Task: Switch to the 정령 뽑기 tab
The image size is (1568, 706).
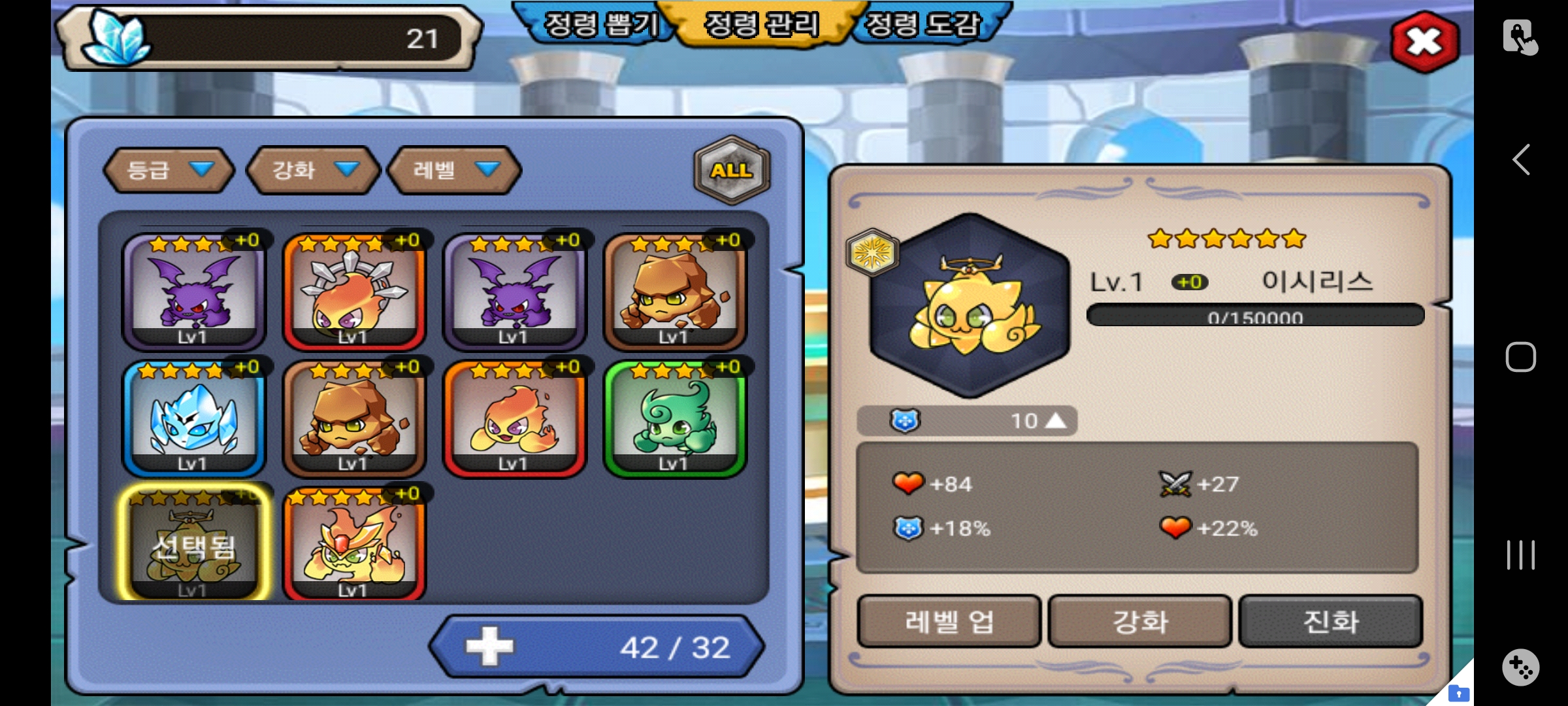Action: [600, 25]
